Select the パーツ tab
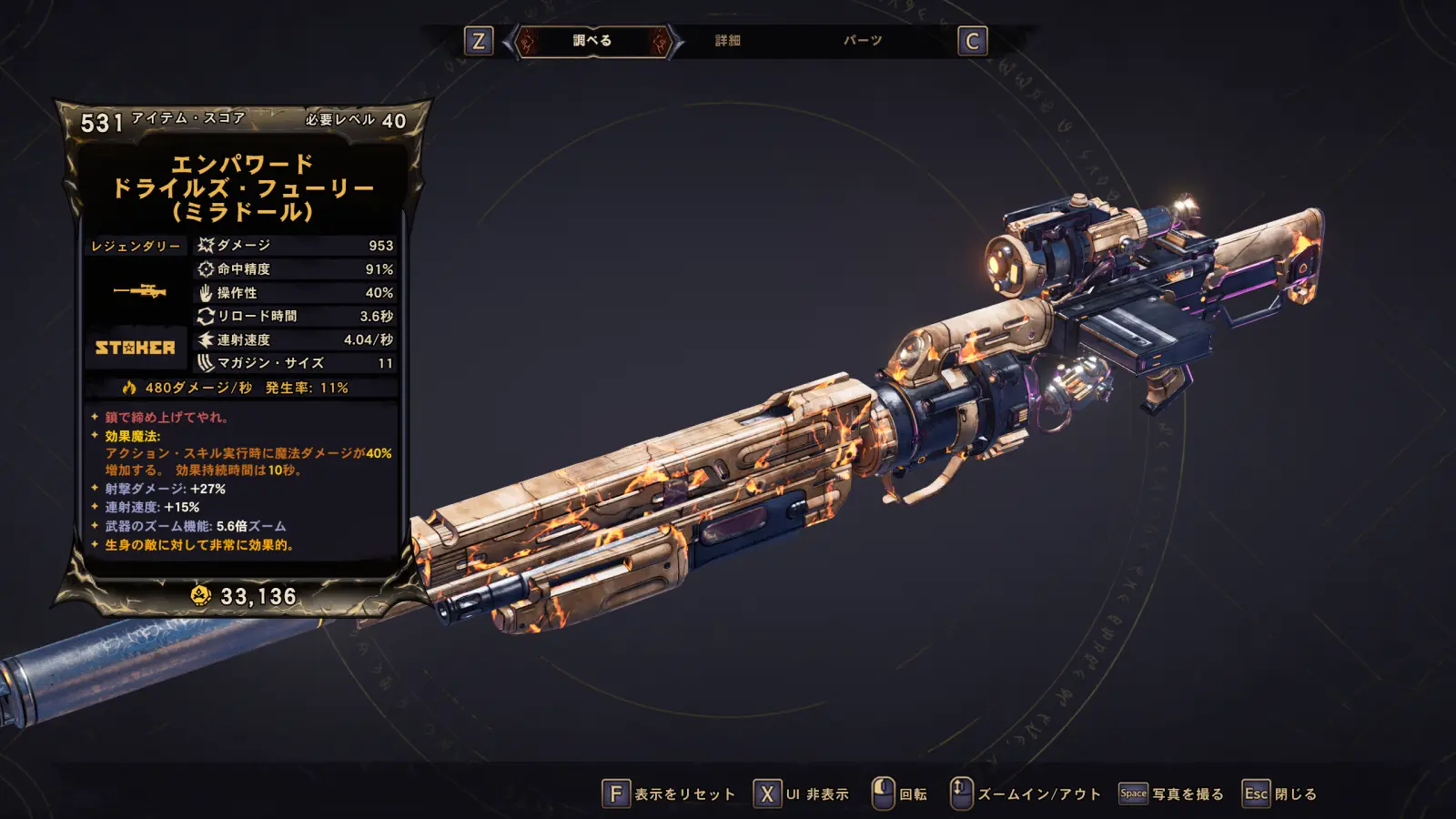Viewport: 1456px width, 819px height. [x=862, y=41]
